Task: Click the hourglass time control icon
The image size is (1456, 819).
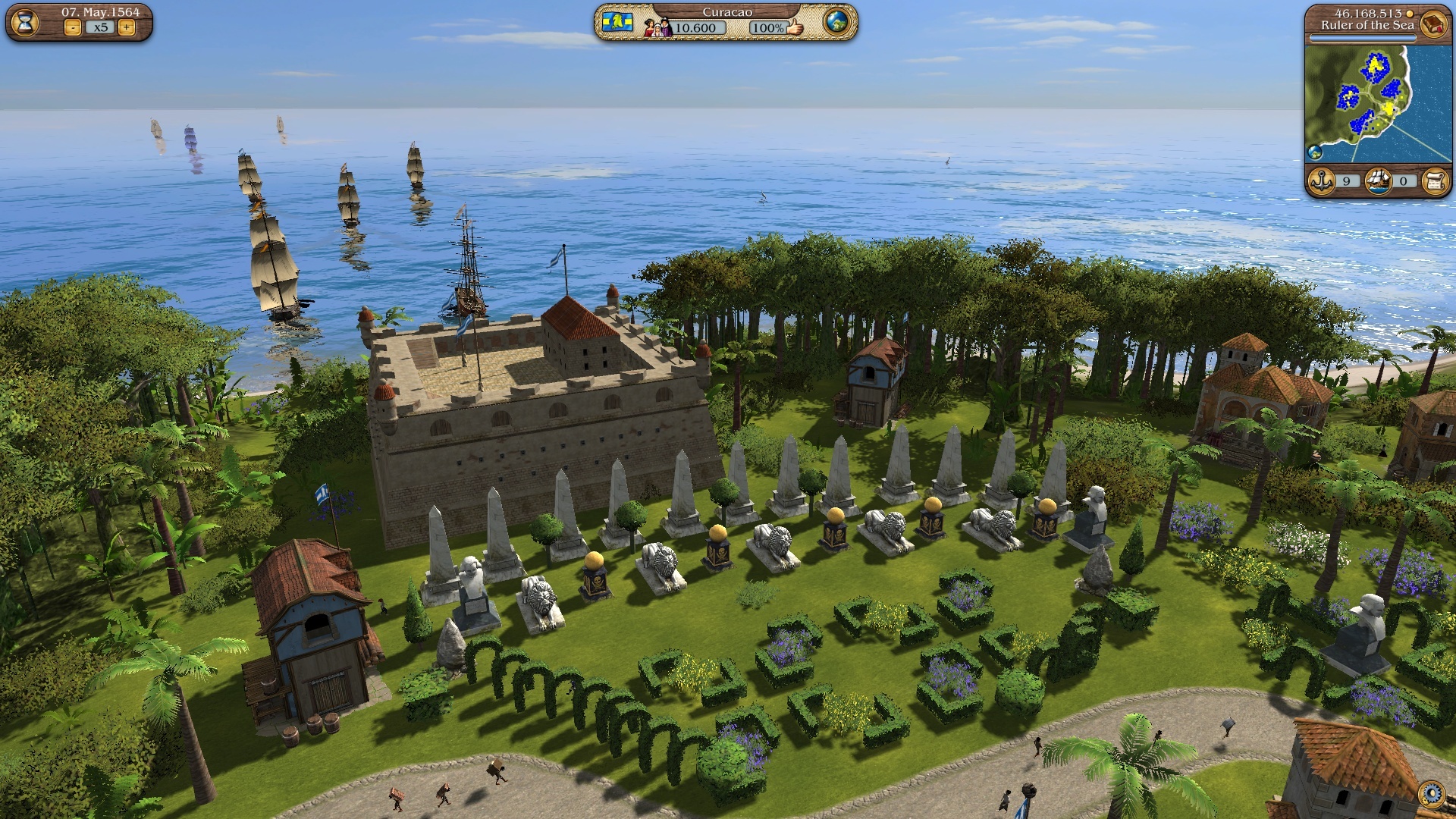Action: pyautogui.click(x=25, y=22)
